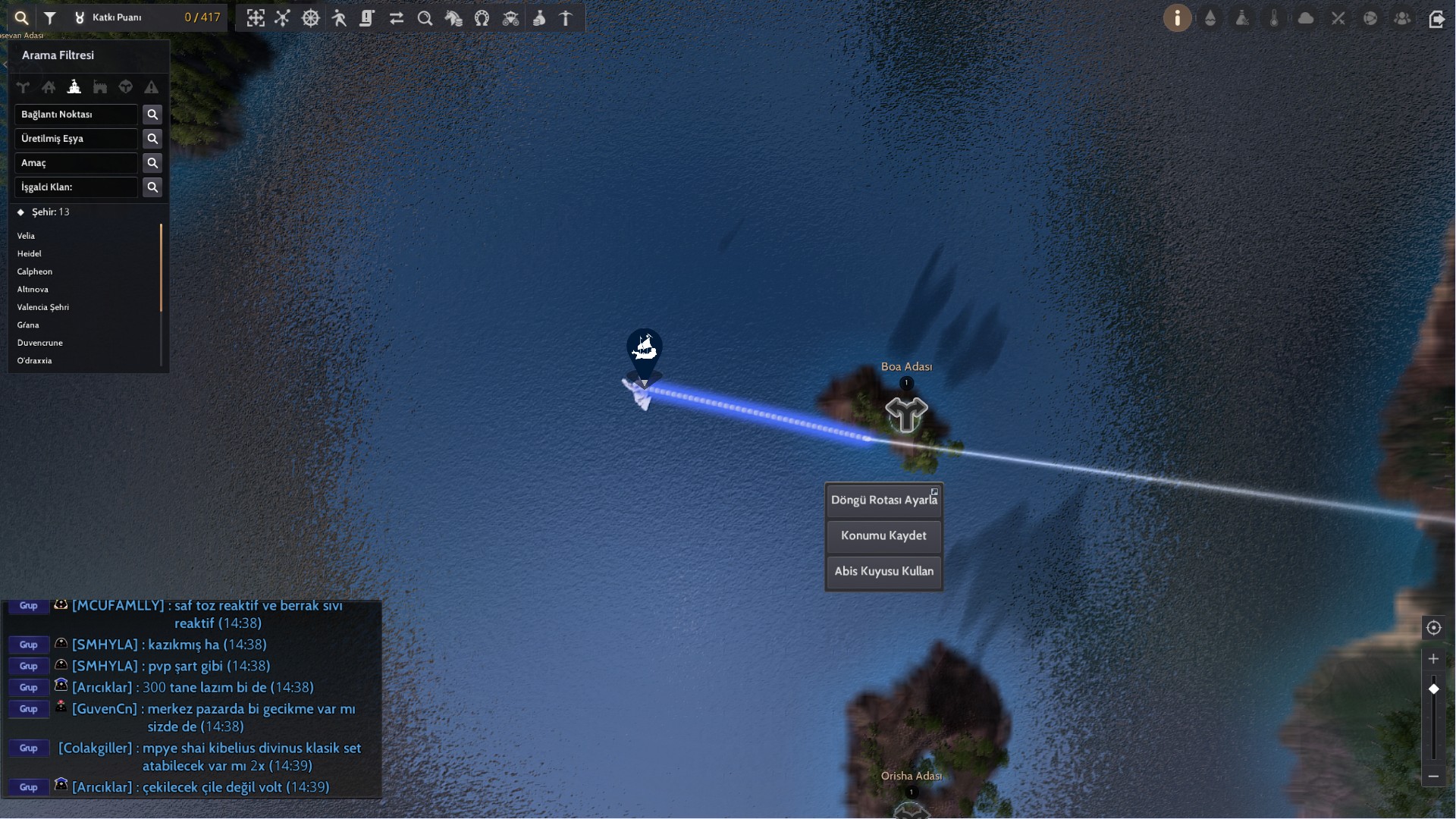Select Konumu Kaydet from context menu

[883, 535]
